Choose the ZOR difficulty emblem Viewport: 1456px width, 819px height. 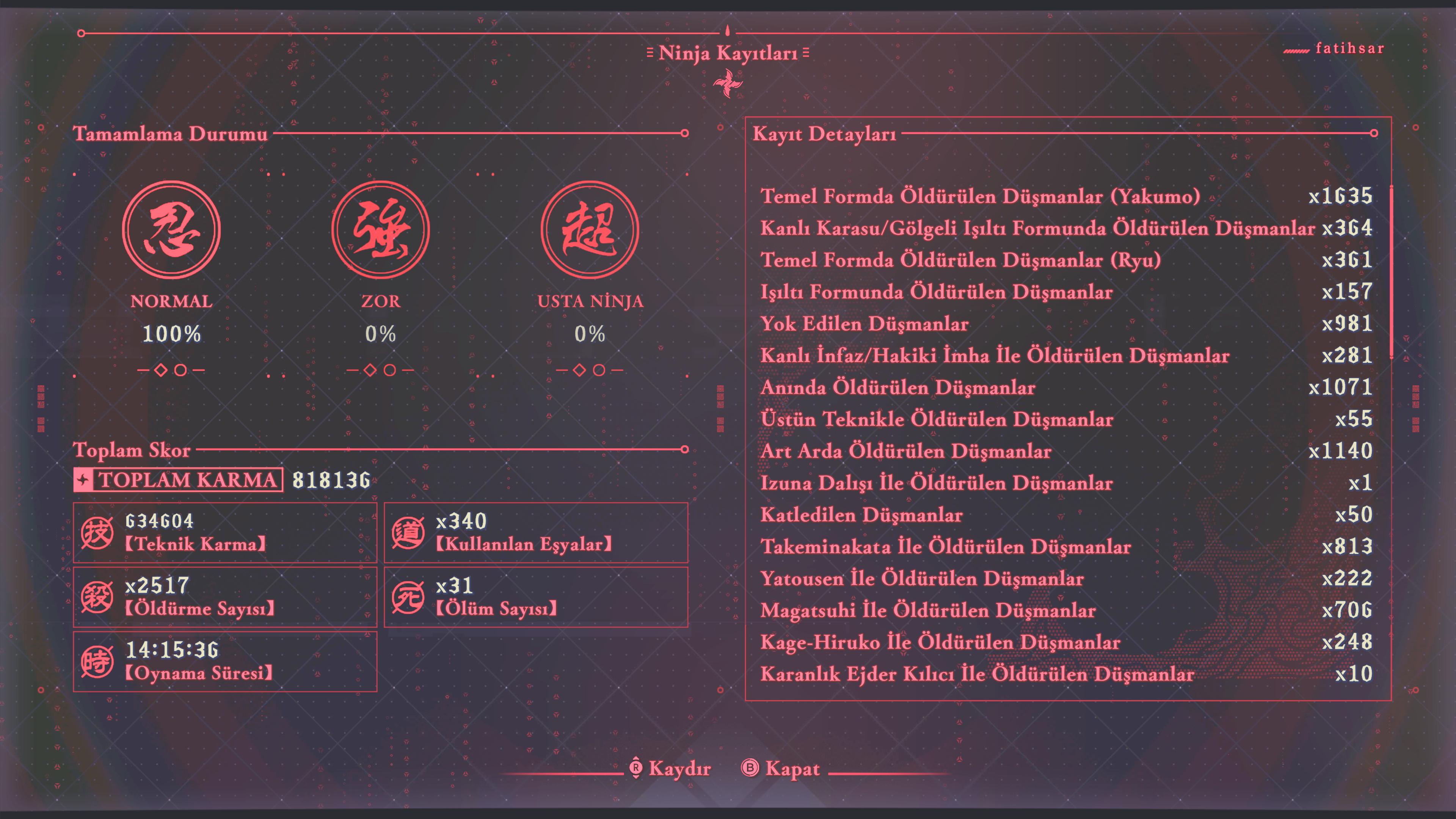tap(380, 229)
